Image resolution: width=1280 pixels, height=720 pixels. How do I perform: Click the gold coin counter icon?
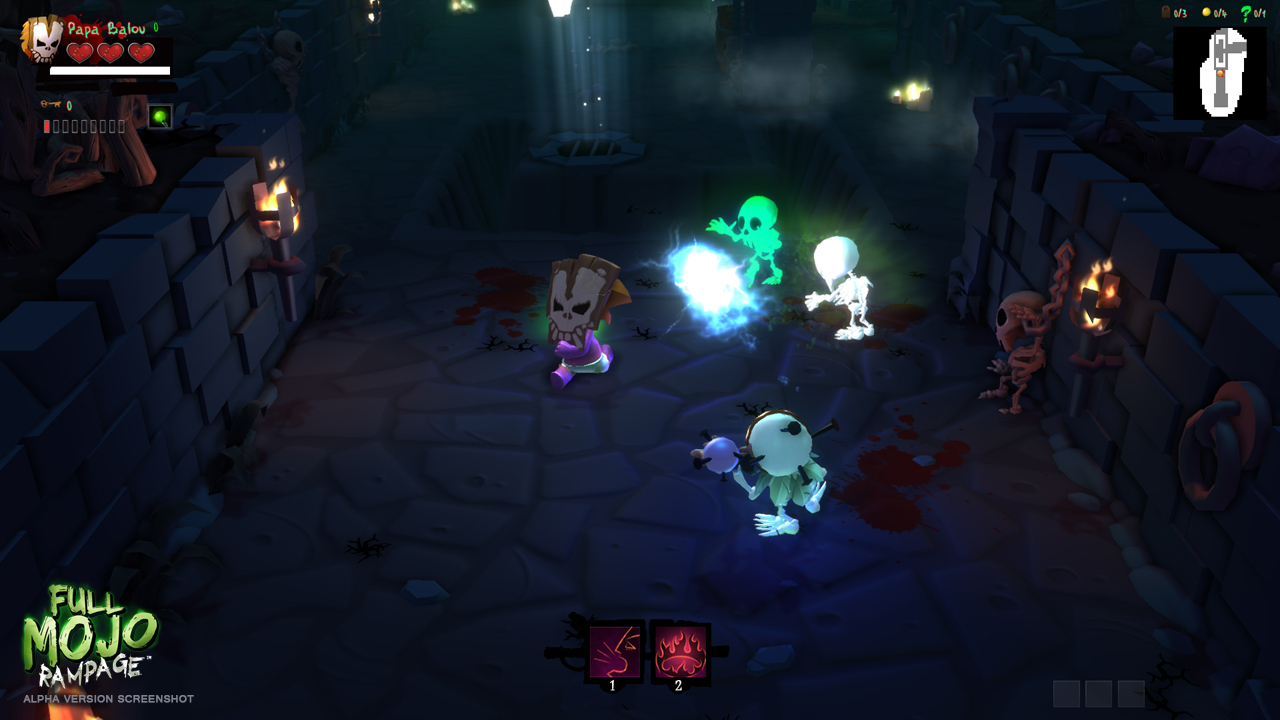click(1207, 12)
